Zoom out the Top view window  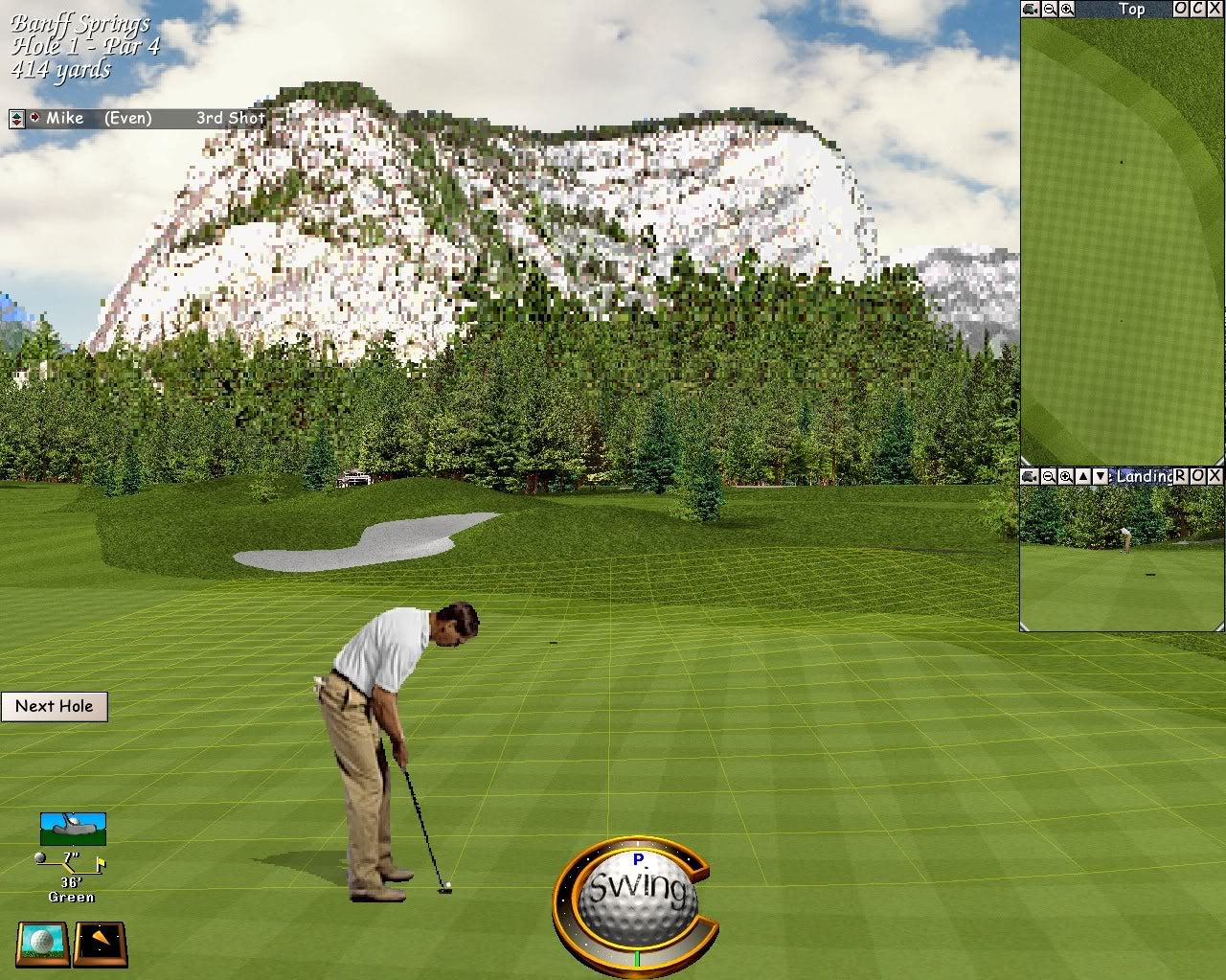[1050, 9]
